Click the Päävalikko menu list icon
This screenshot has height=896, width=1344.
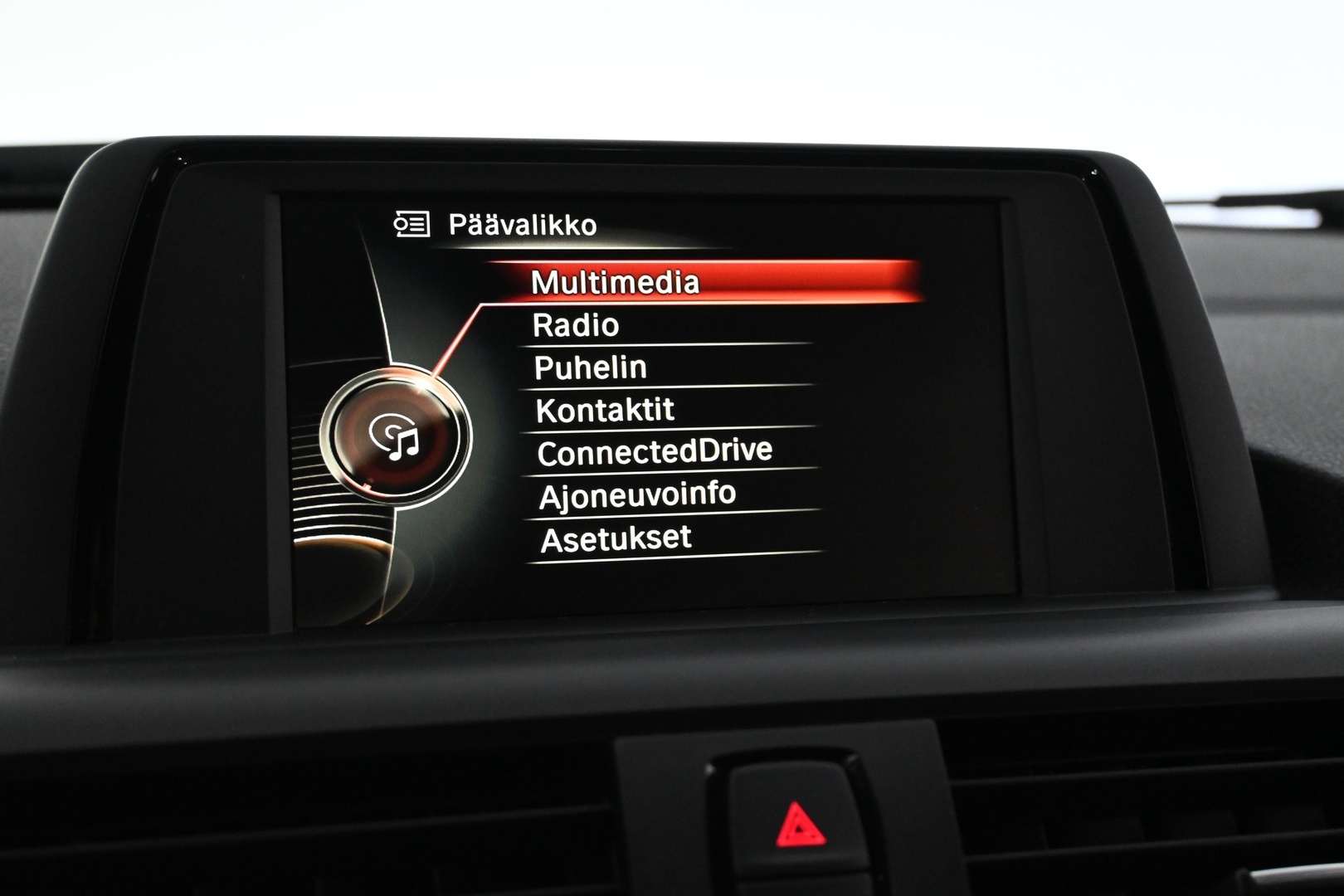[x=412, y=222]
